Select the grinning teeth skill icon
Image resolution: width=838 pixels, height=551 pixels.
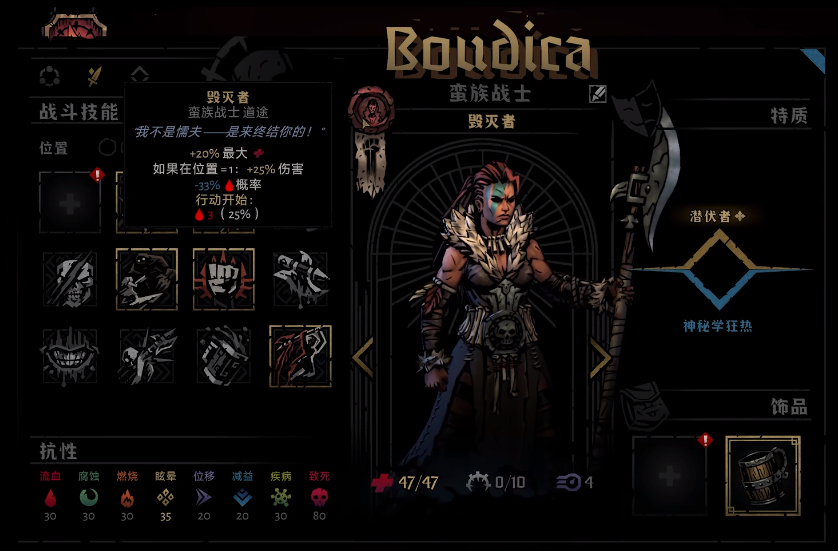[70, 355]
